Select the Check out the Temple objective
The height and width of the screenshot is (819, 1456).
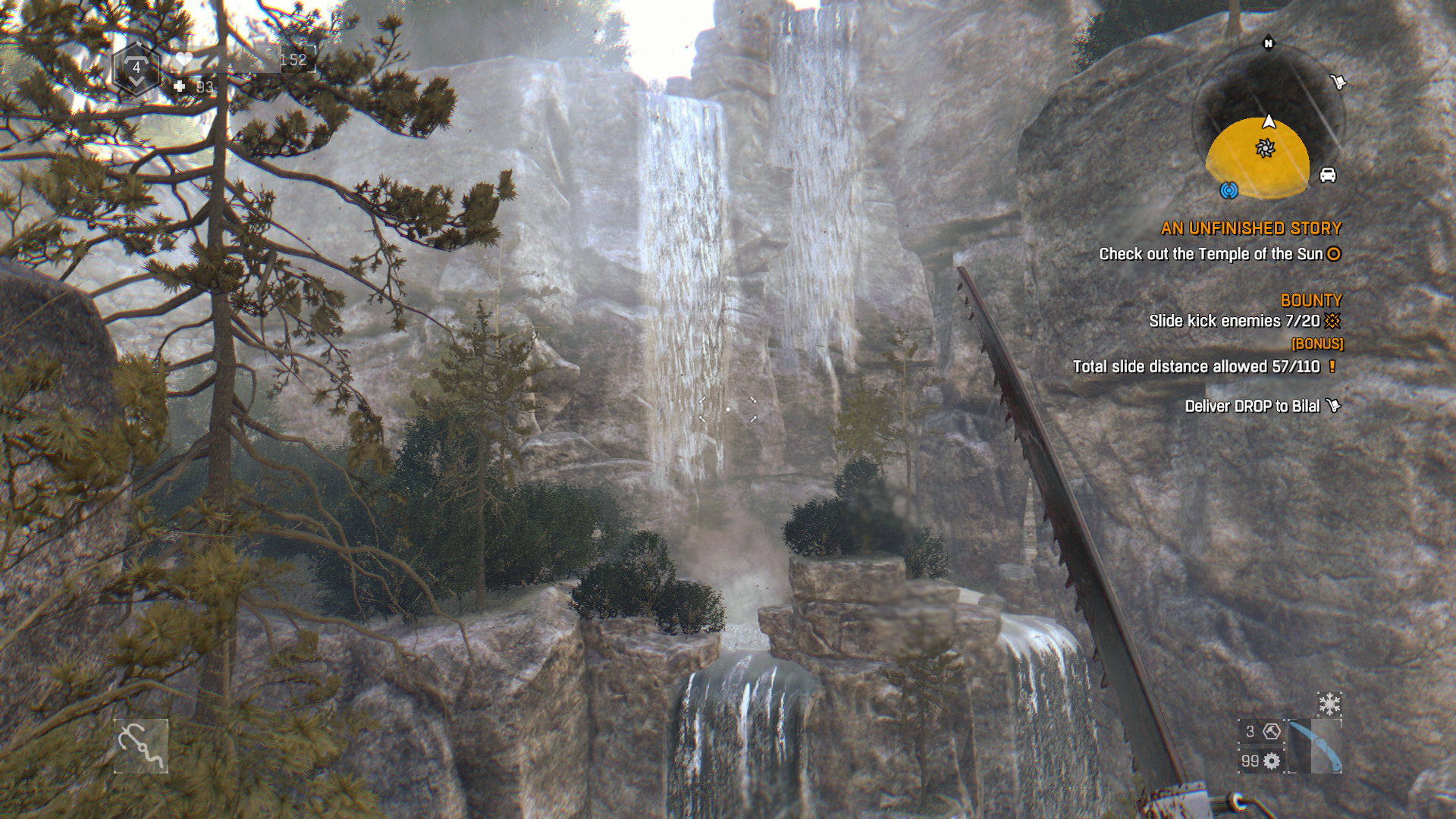(x=1211, y=254)
